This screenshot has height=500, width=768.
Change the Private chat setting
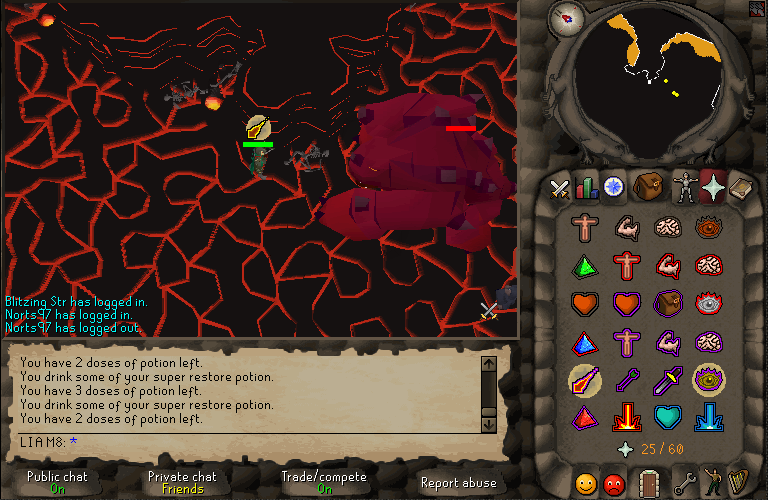click(182, 482)
